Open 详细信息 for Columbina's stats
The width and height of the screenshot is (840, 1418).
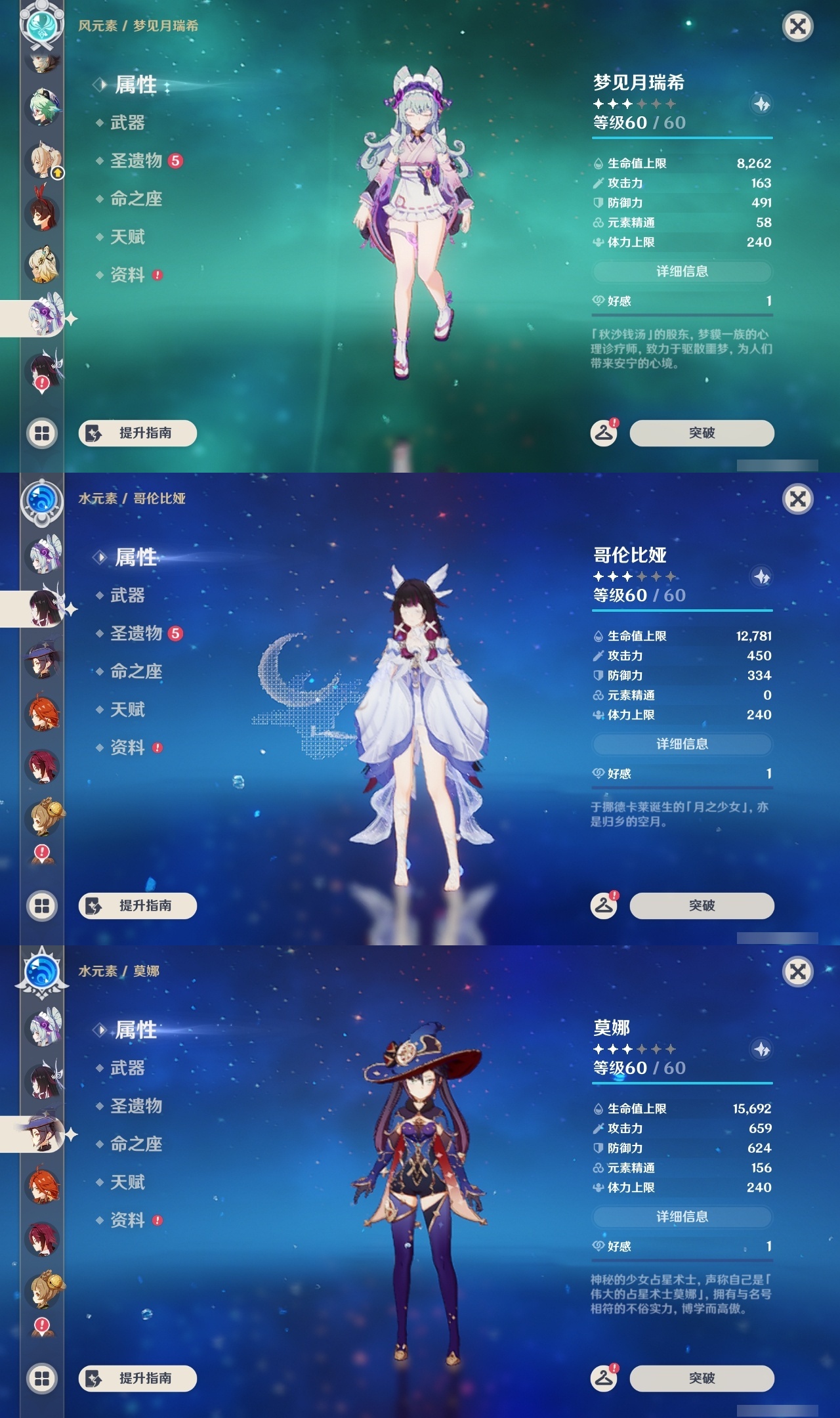tap(682, 744)
